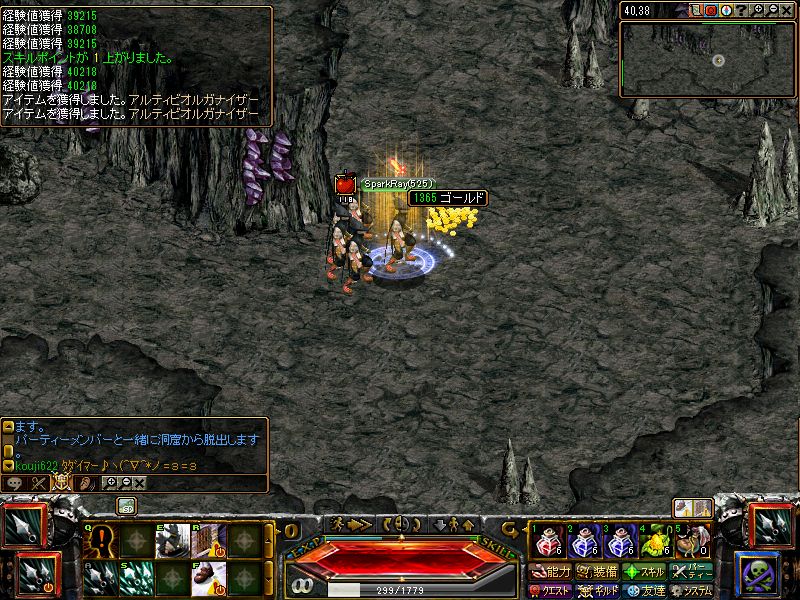Open the 装備 (Equipment) window

click(598, 572)
